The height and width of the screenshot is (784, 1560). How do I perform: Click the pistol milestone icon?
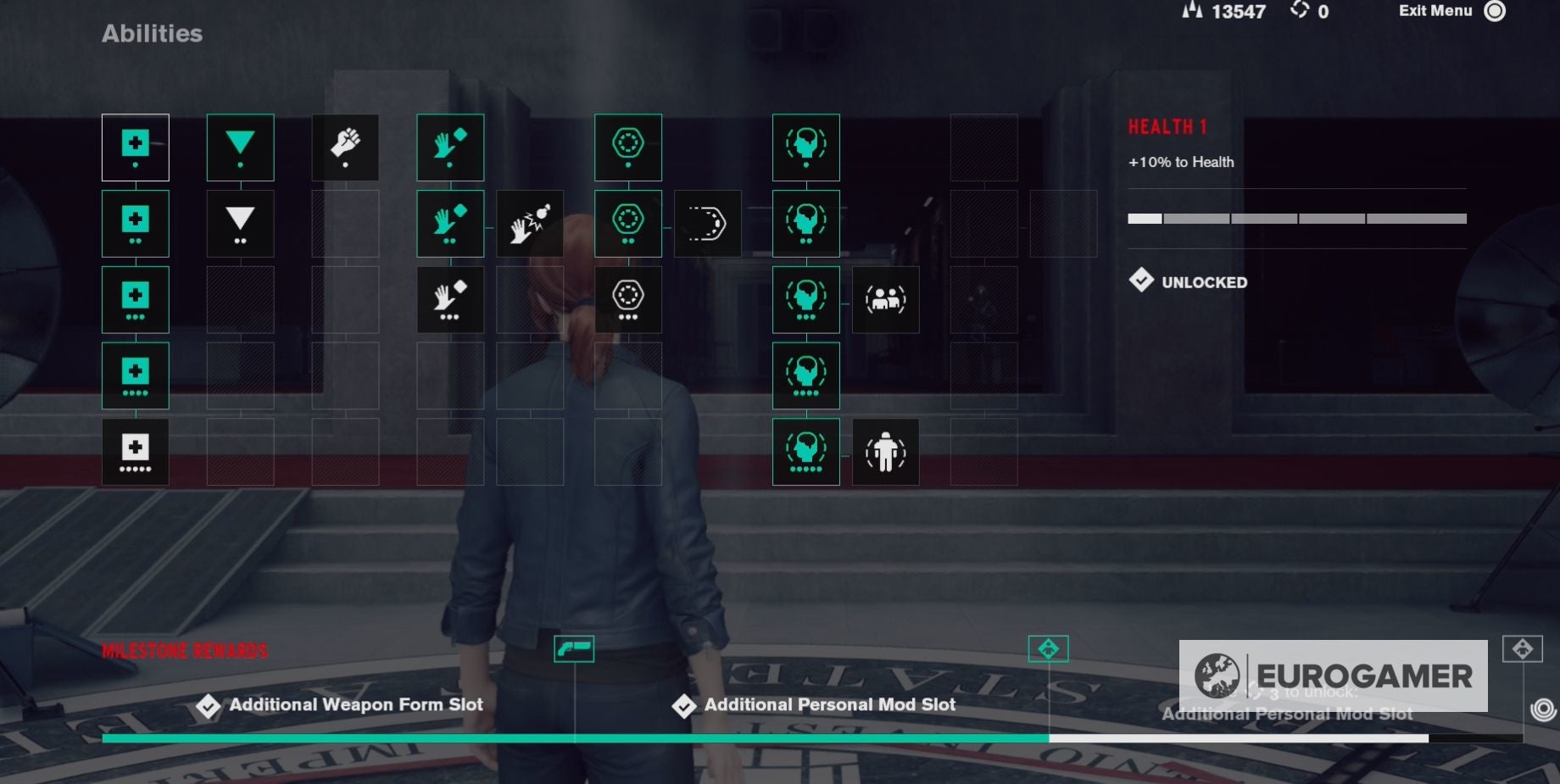pos(575,648)
